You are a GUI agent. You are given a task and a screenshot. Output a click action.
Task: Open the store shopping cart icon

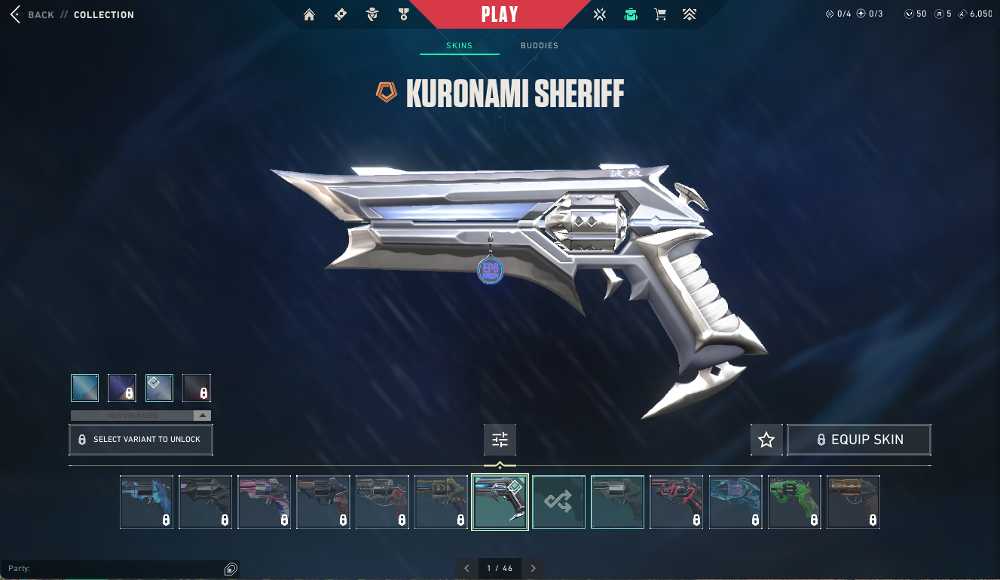[x=660, y=15]
